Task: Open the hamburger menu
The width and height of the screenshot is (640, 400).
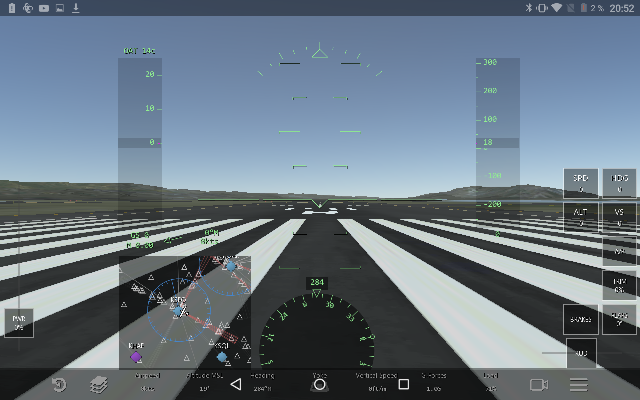Action: (x=578, y=385)
